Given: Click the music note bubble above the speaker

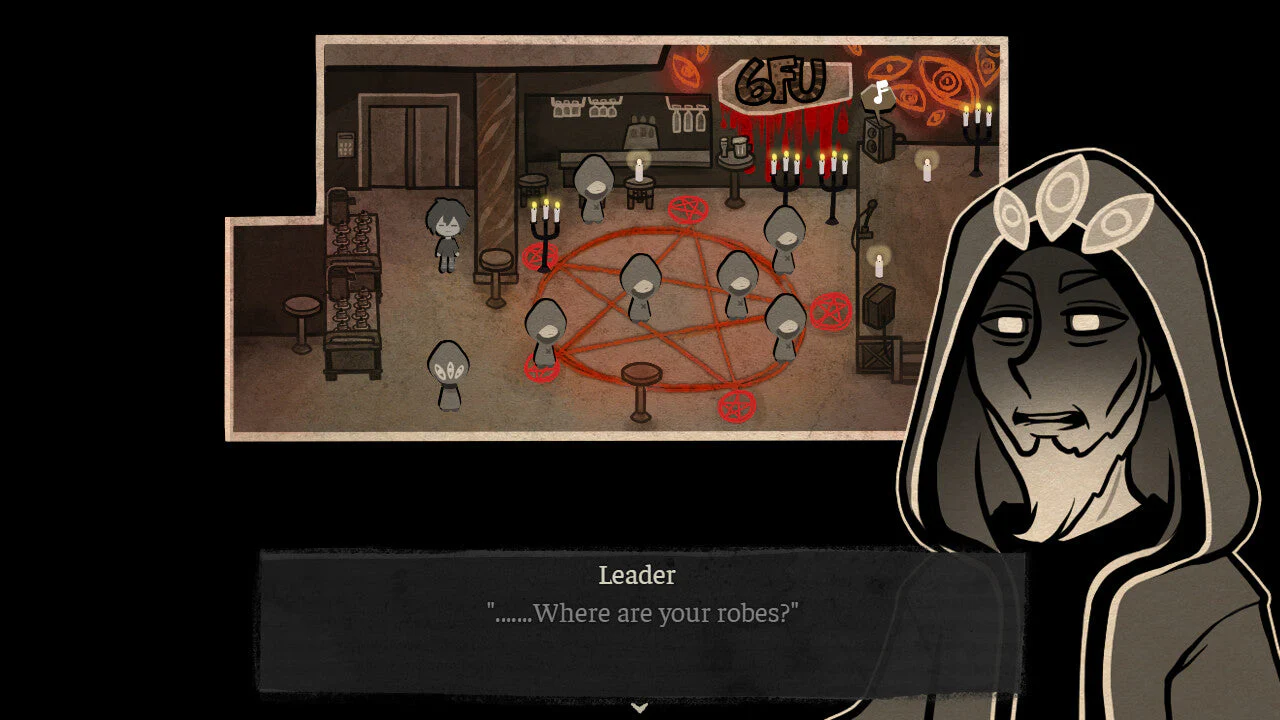Looking at the screenshot, I should point(878,95).
